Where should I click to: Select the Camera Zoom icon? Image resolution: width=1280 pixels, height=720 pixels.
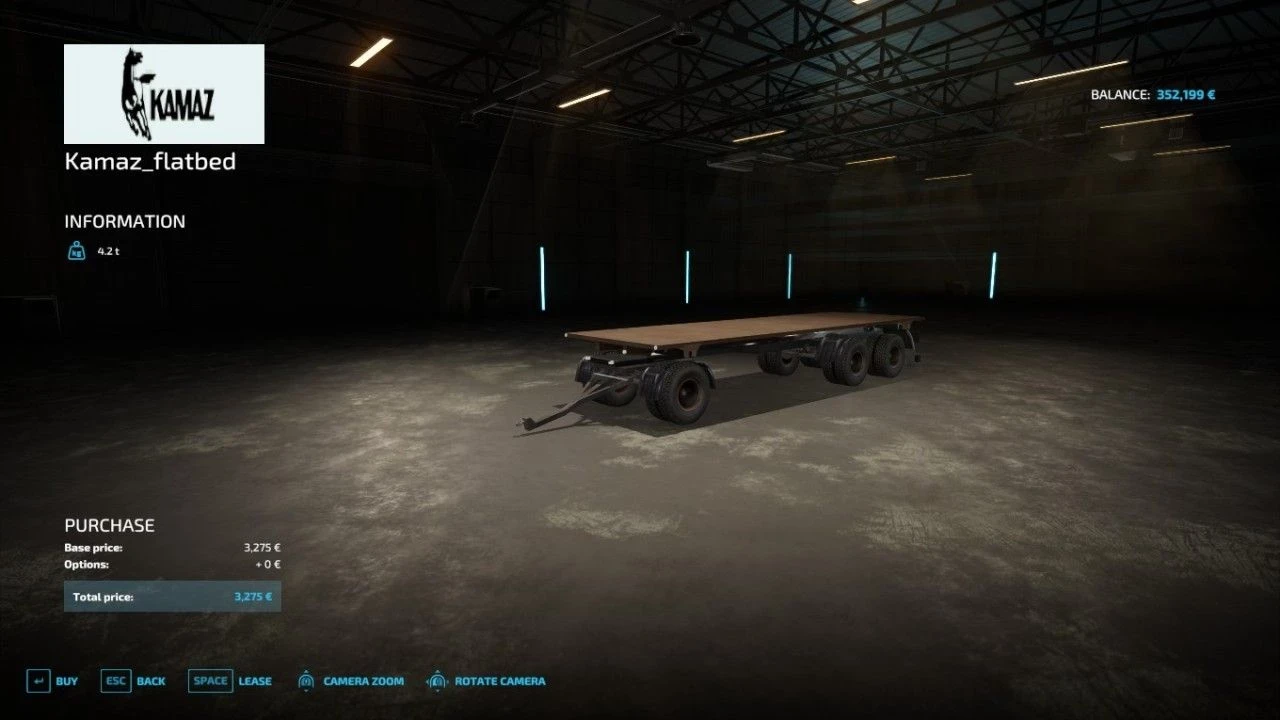[305, 681]
